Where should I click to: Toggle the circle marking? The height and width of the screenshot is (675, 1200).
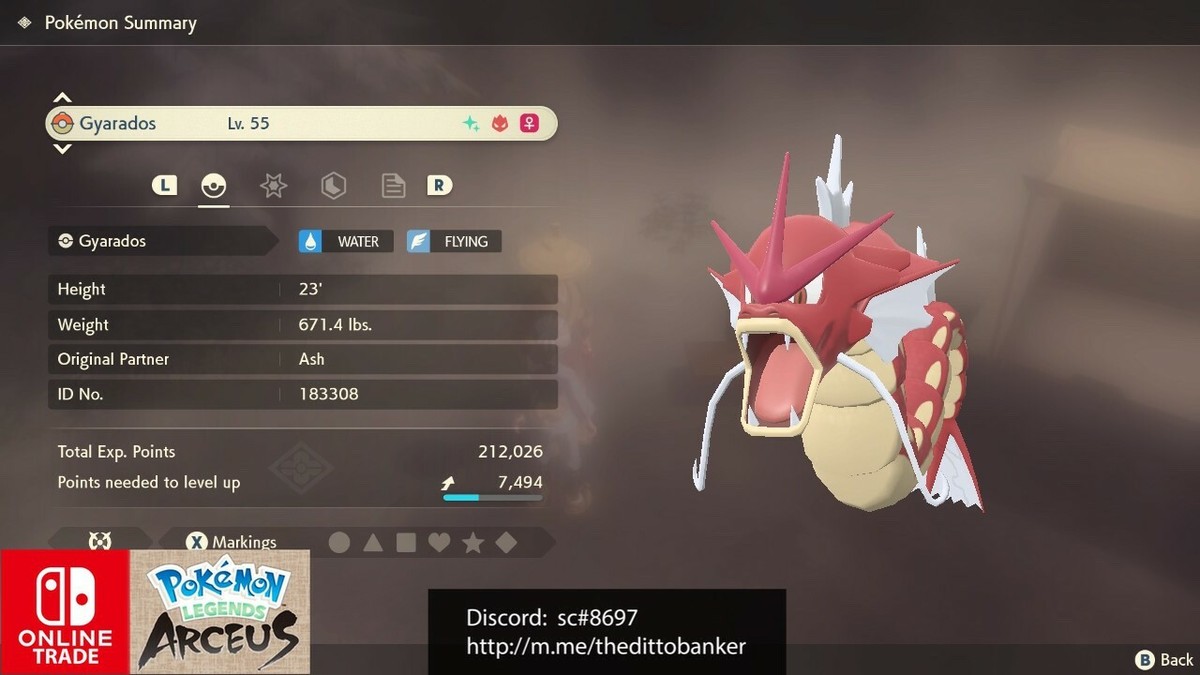point(340,543)
